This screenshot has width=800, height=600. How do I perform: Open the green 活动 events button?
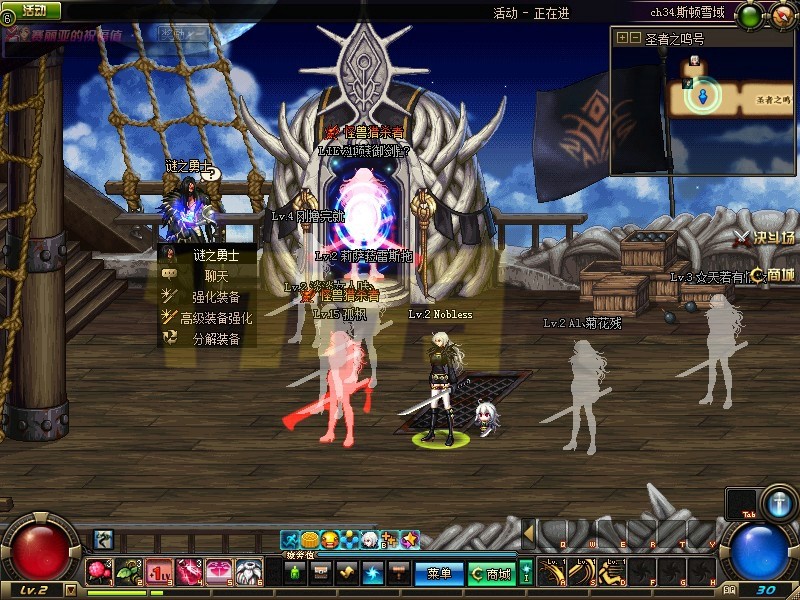click(33, 10)
